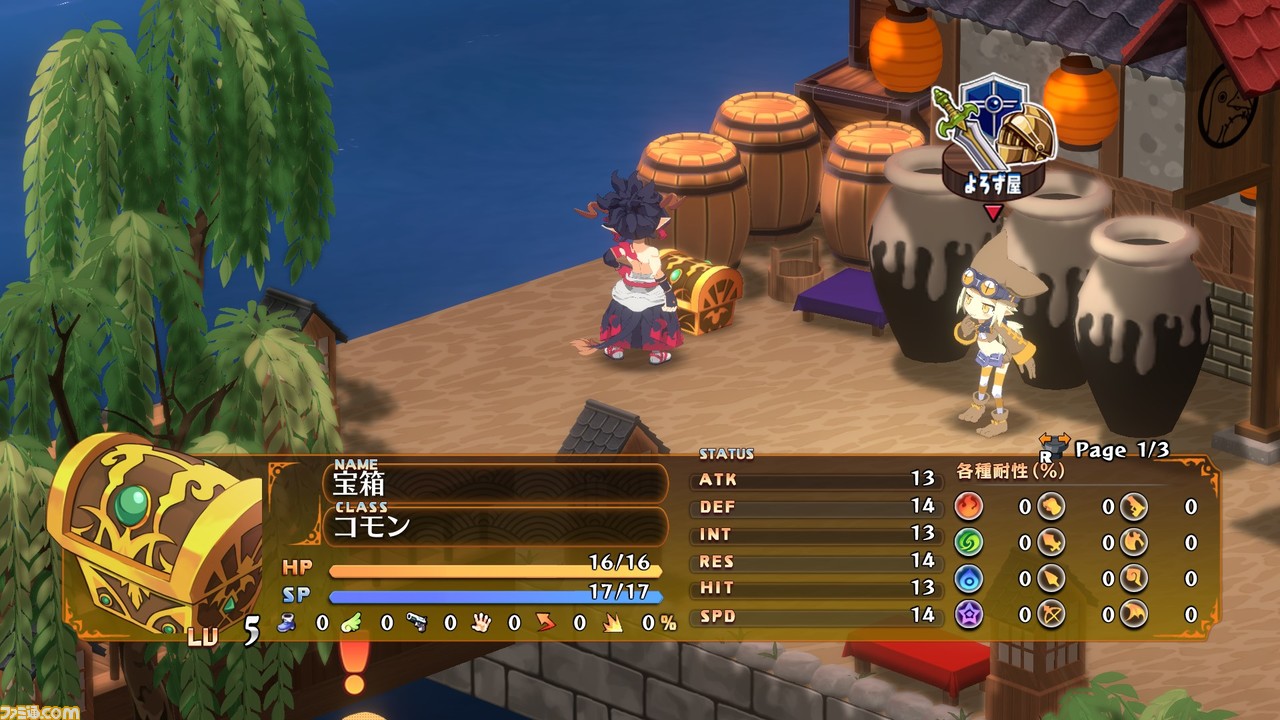Click the pistol range stat icon
This screenshot has height=720, width=1280.
[417, 623]
